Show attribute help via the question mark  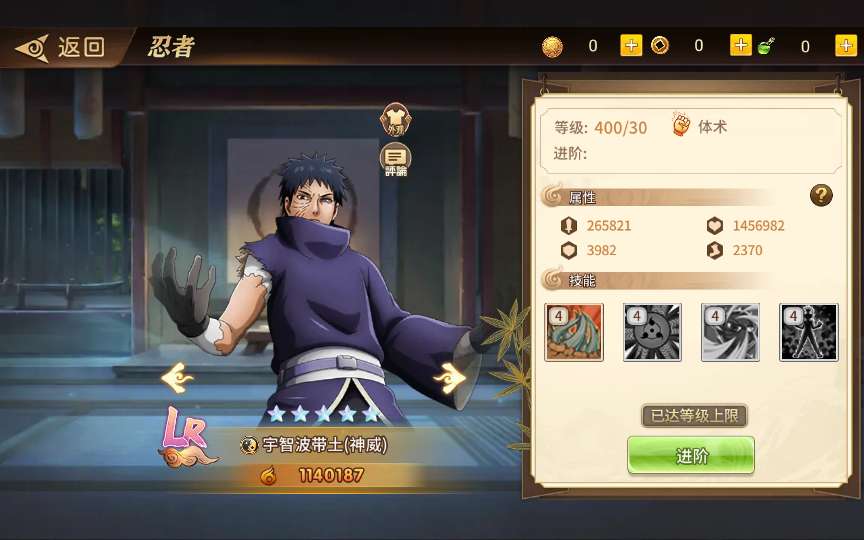(x=821, y=196)
